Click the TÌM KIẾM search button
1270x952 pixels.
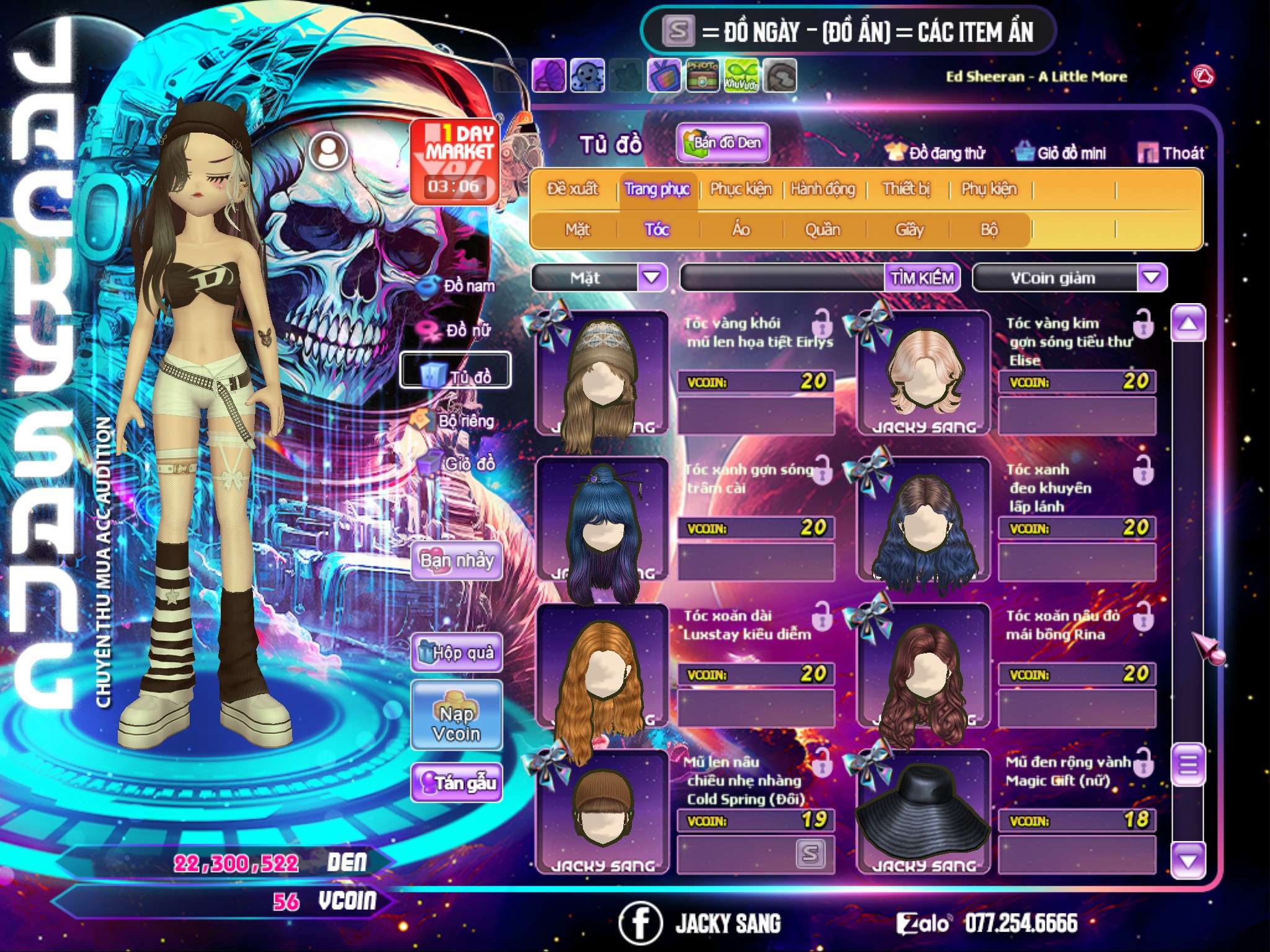point(922,278)
